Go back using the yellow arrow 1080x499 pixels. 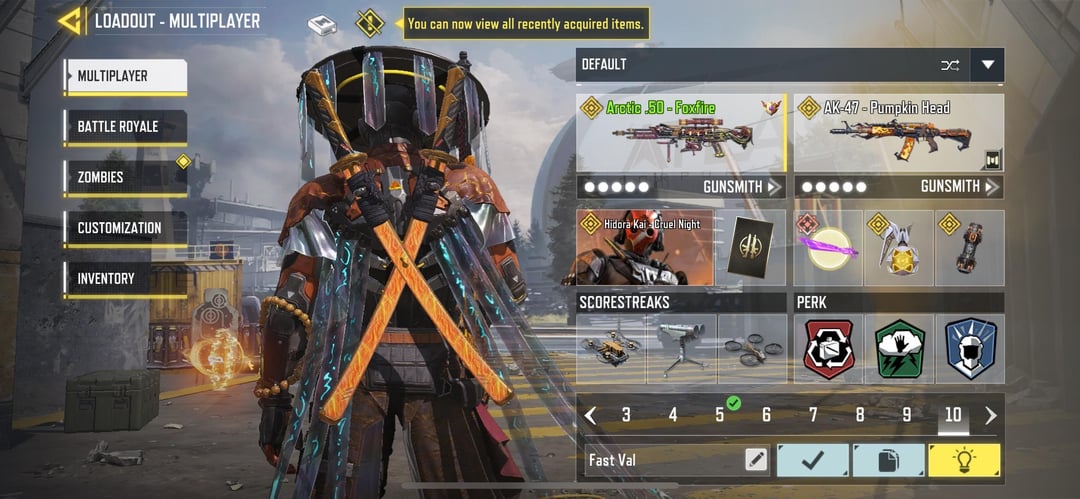click(69, 21)
